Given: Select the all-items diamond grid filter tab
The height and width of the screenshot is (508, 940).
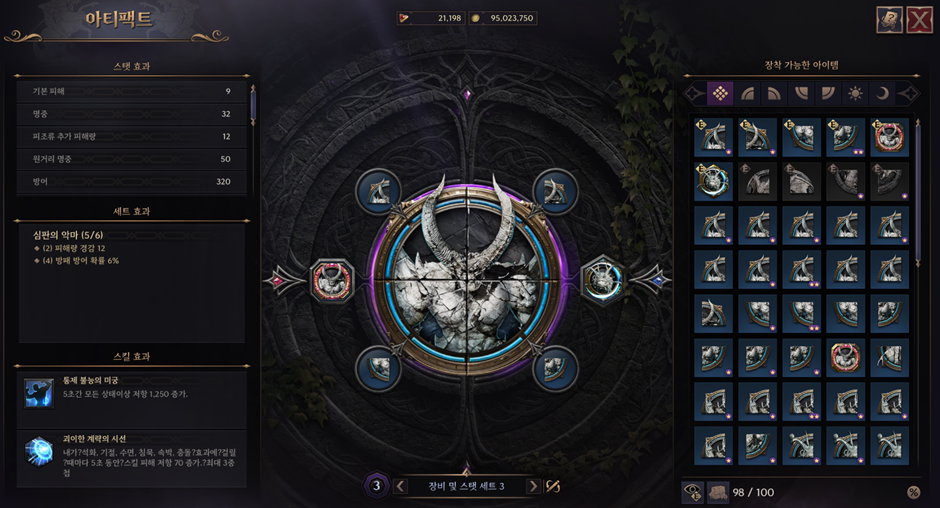Looking at the screenshot, I should (x=718, y=93).
